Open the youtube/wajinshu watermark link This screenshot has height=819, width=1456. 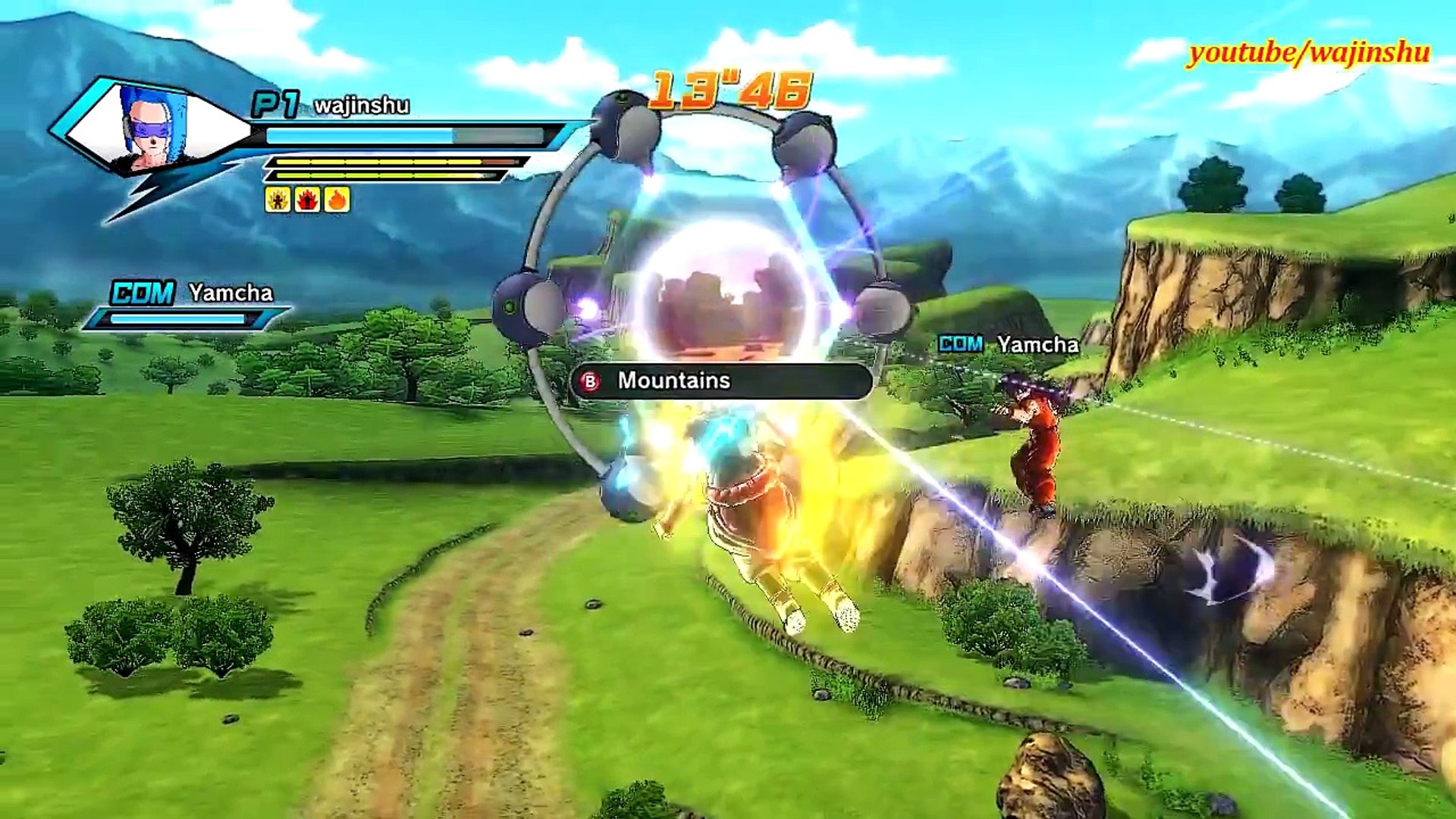click(1309, 52)
